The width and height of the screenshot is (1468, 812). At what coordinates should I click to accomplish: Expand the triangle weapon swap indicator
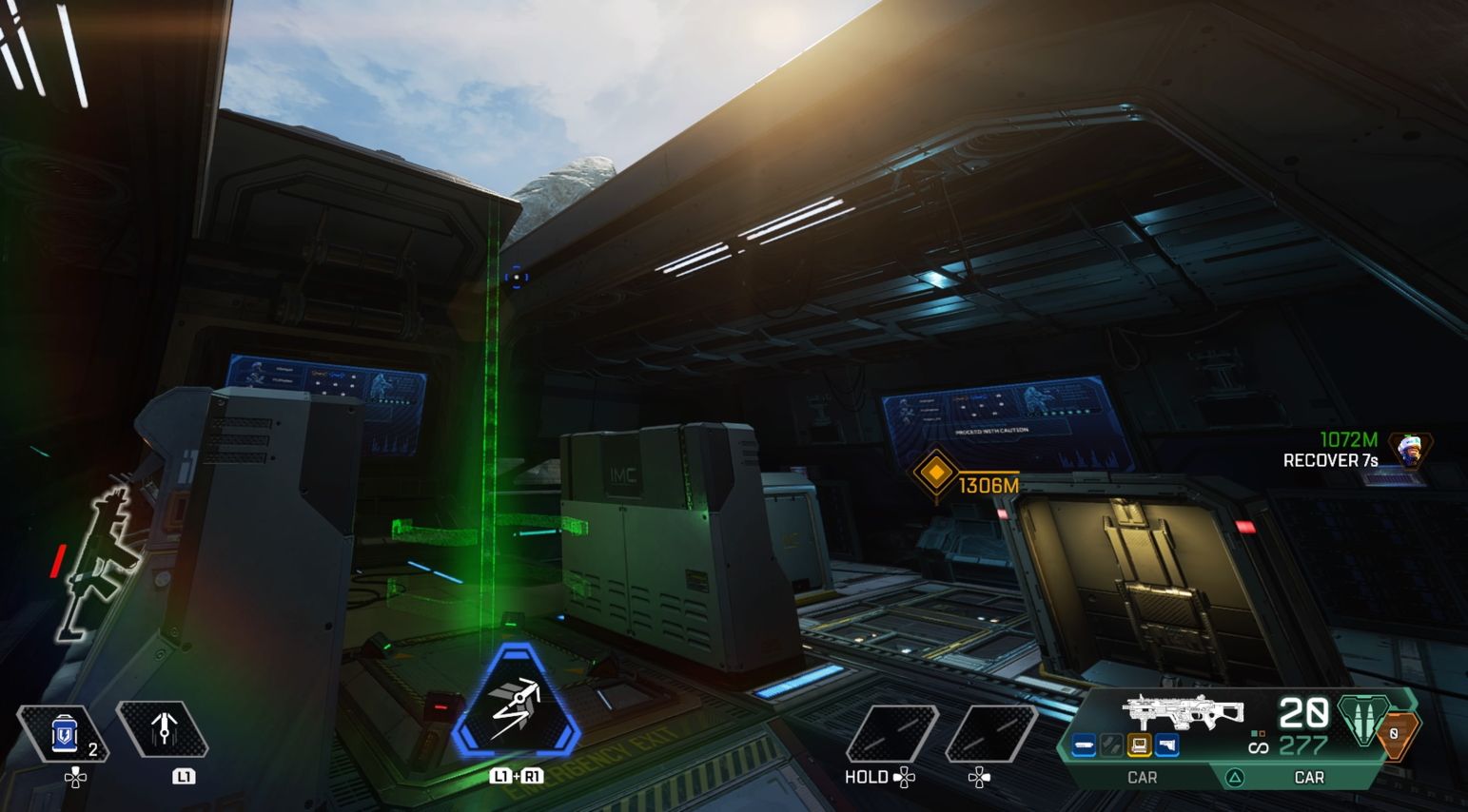[1234, 776]
